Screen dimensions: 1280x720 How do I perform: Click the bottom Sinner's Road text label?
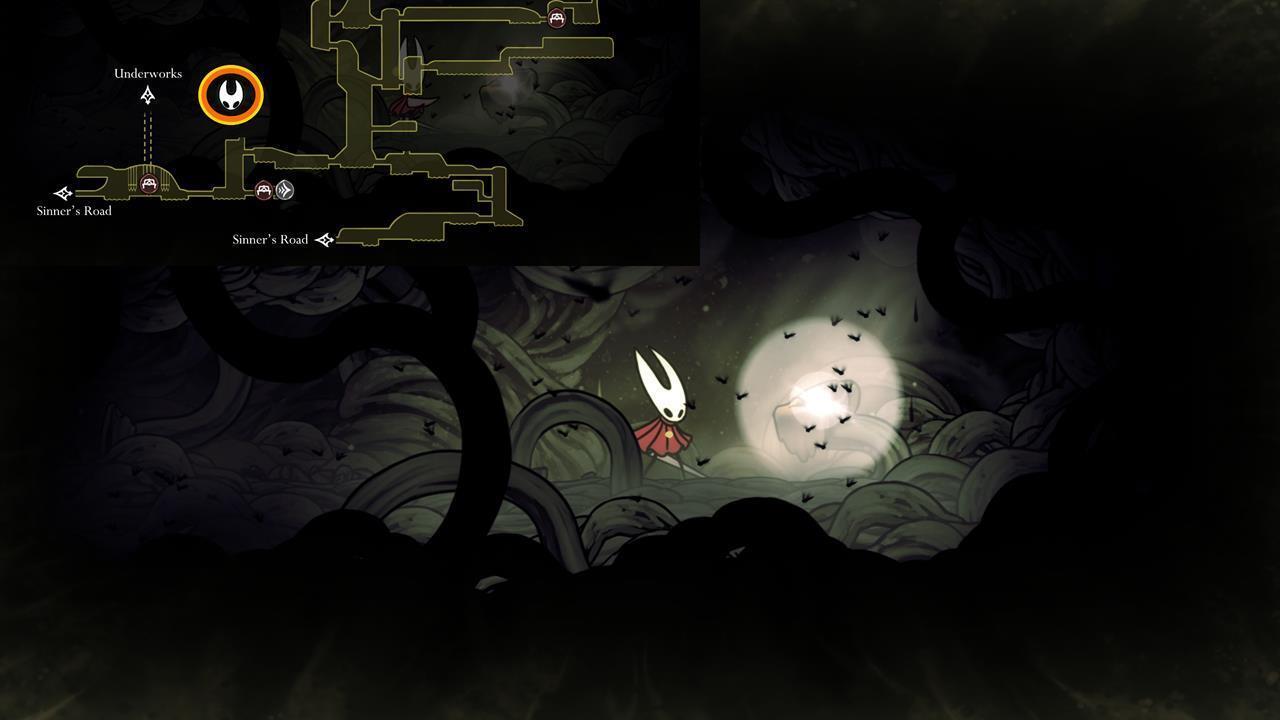pyautogui.click(x=270, y=239)
